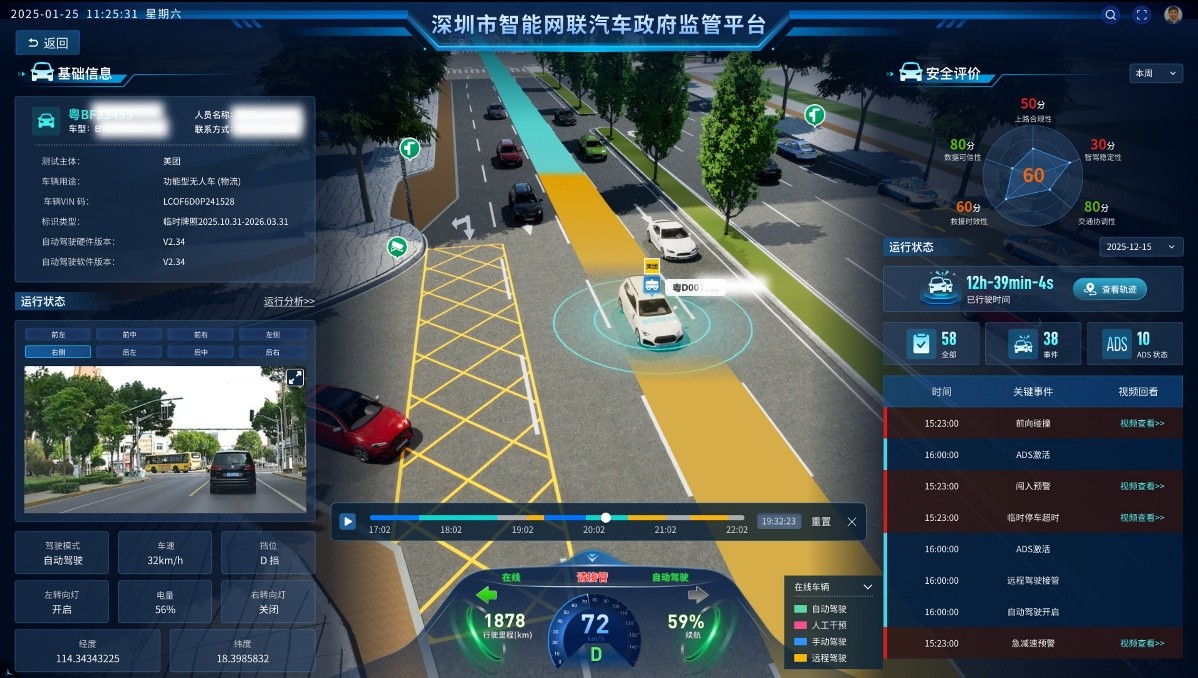Image resolution: width=1198 pixels, height=678 pixels.
Task: Collapse the 在线车辆 legend dropdown
Action: tap(867, 587)
